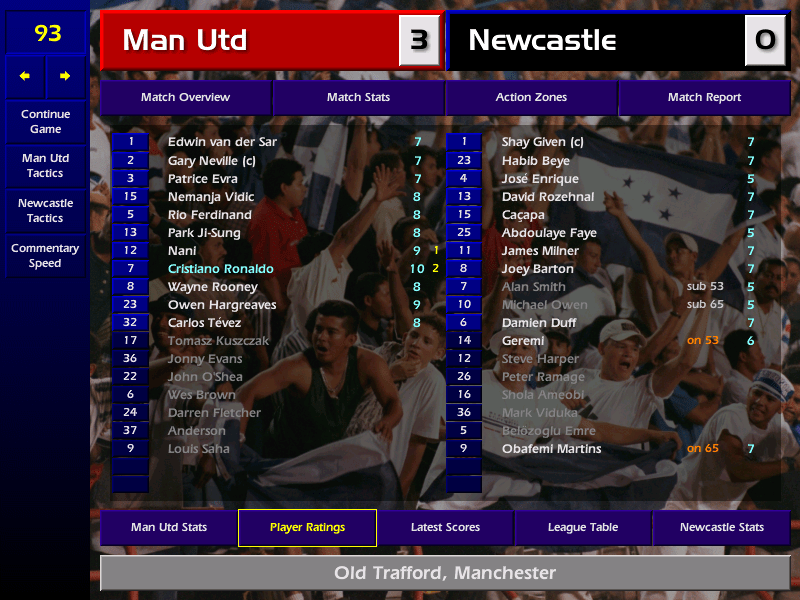
Task: Open Man Utd Tactics
Action: click(45, 166)
